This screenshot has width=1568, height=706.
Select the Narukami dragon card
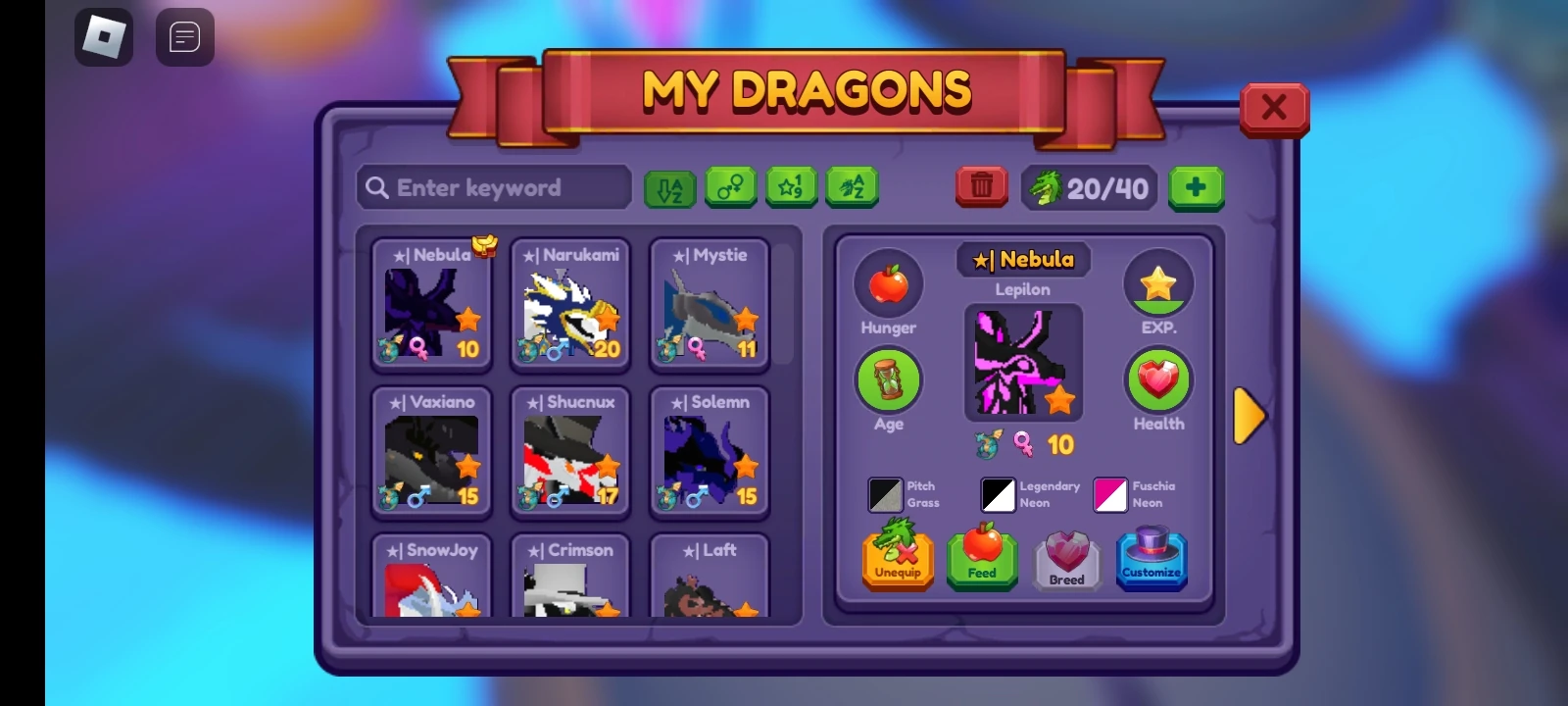point(570,304)
